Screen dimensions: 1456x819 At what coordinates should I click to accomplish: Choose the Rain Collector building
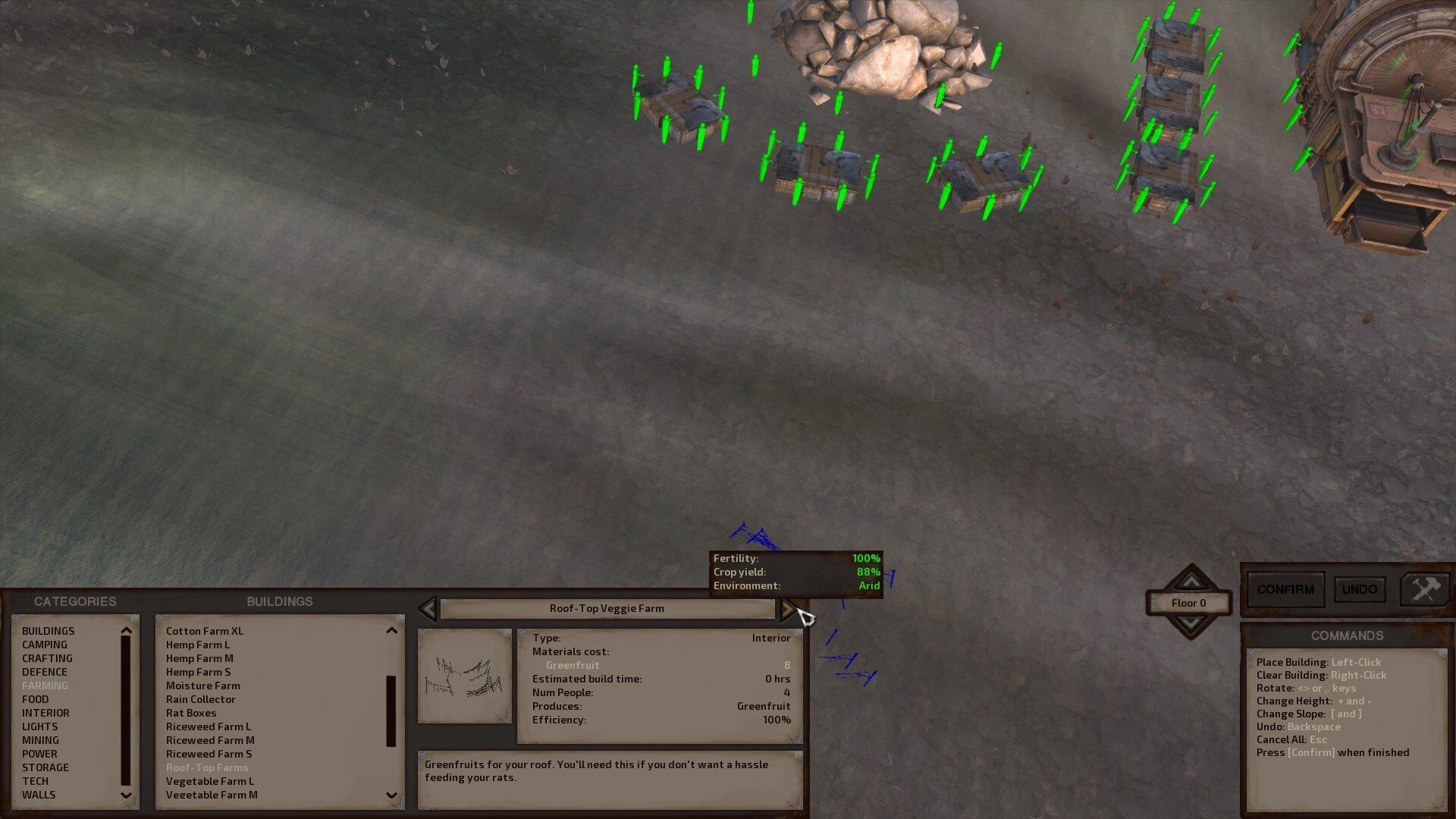click(x=201, y=699)
